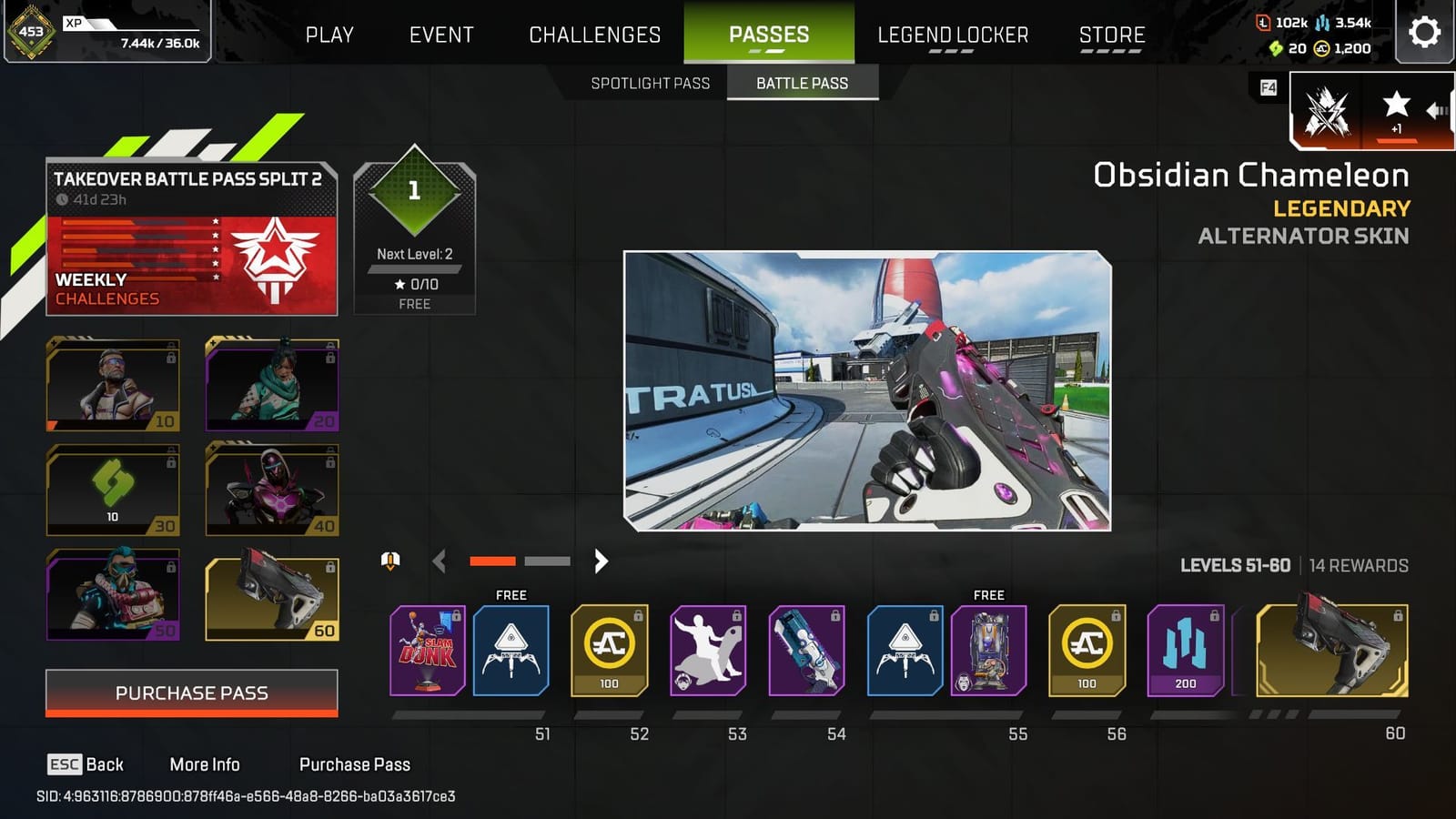Click the blue XP shards icon
The height and width of the screenshot is (819, 1456).
(x=1324, y=23)
